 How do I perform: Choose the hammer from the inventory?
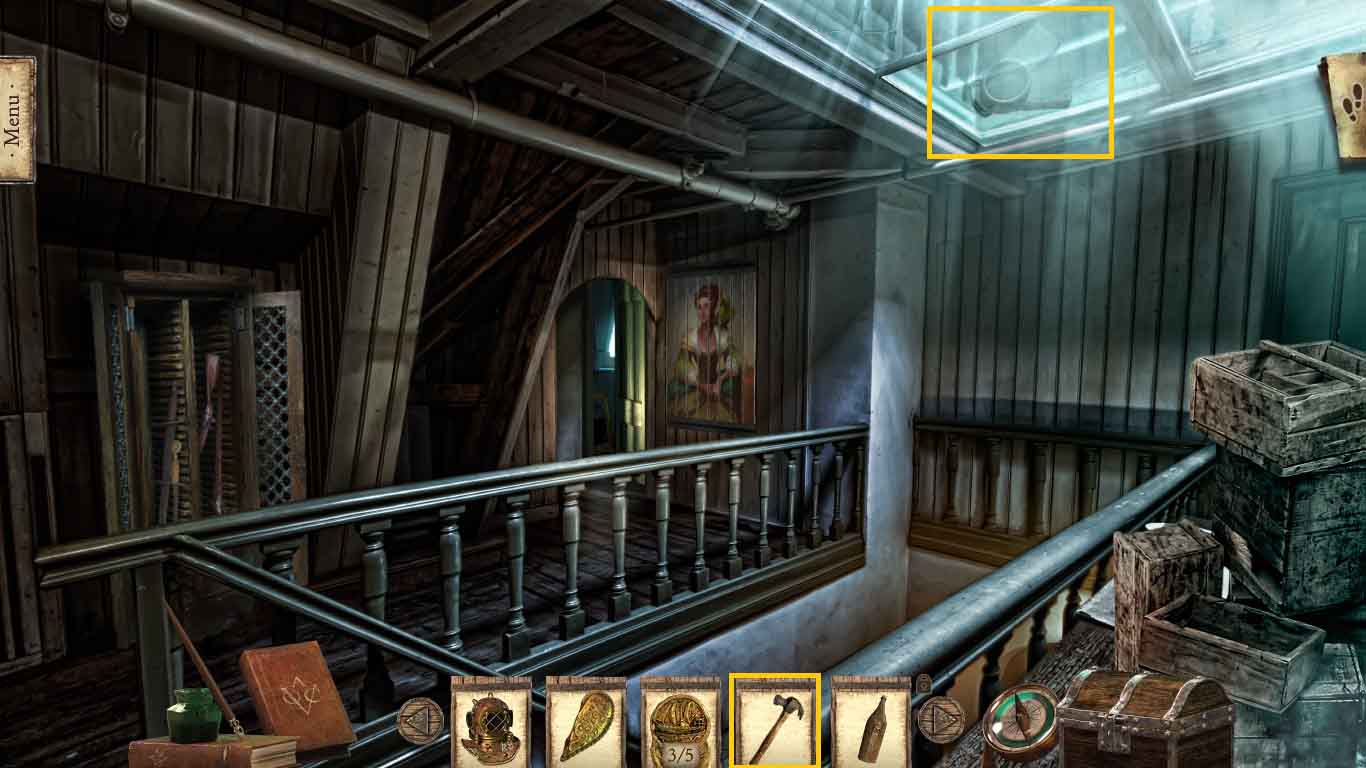point(775,723)
